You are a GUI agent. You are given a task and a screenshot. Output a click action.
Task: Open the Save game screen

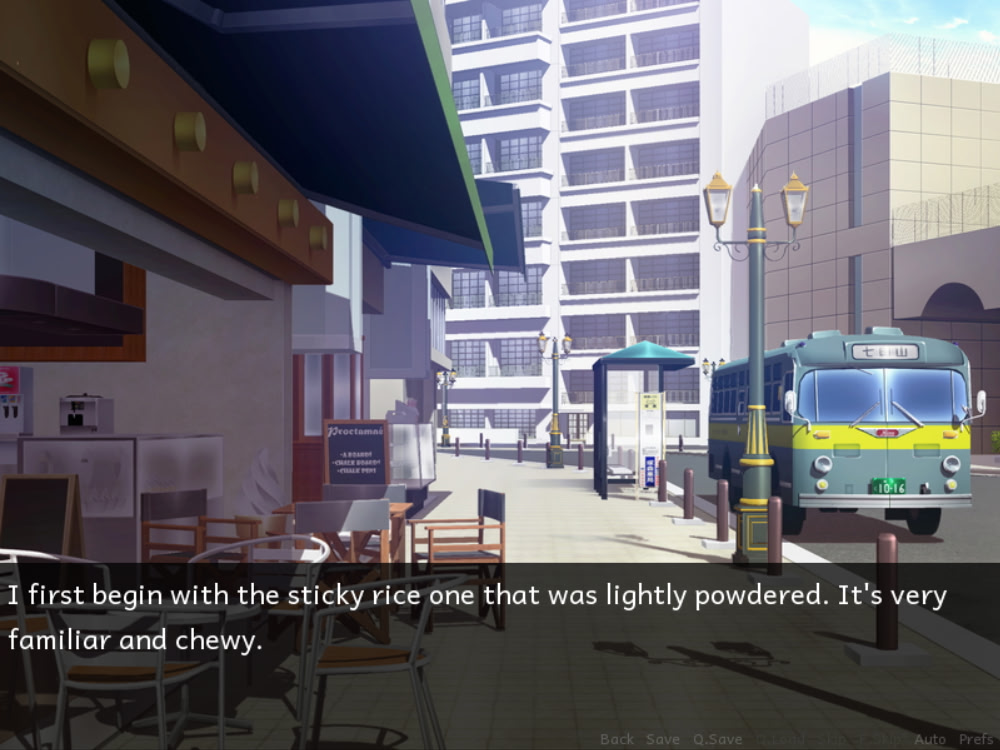[x=663, y=739]
